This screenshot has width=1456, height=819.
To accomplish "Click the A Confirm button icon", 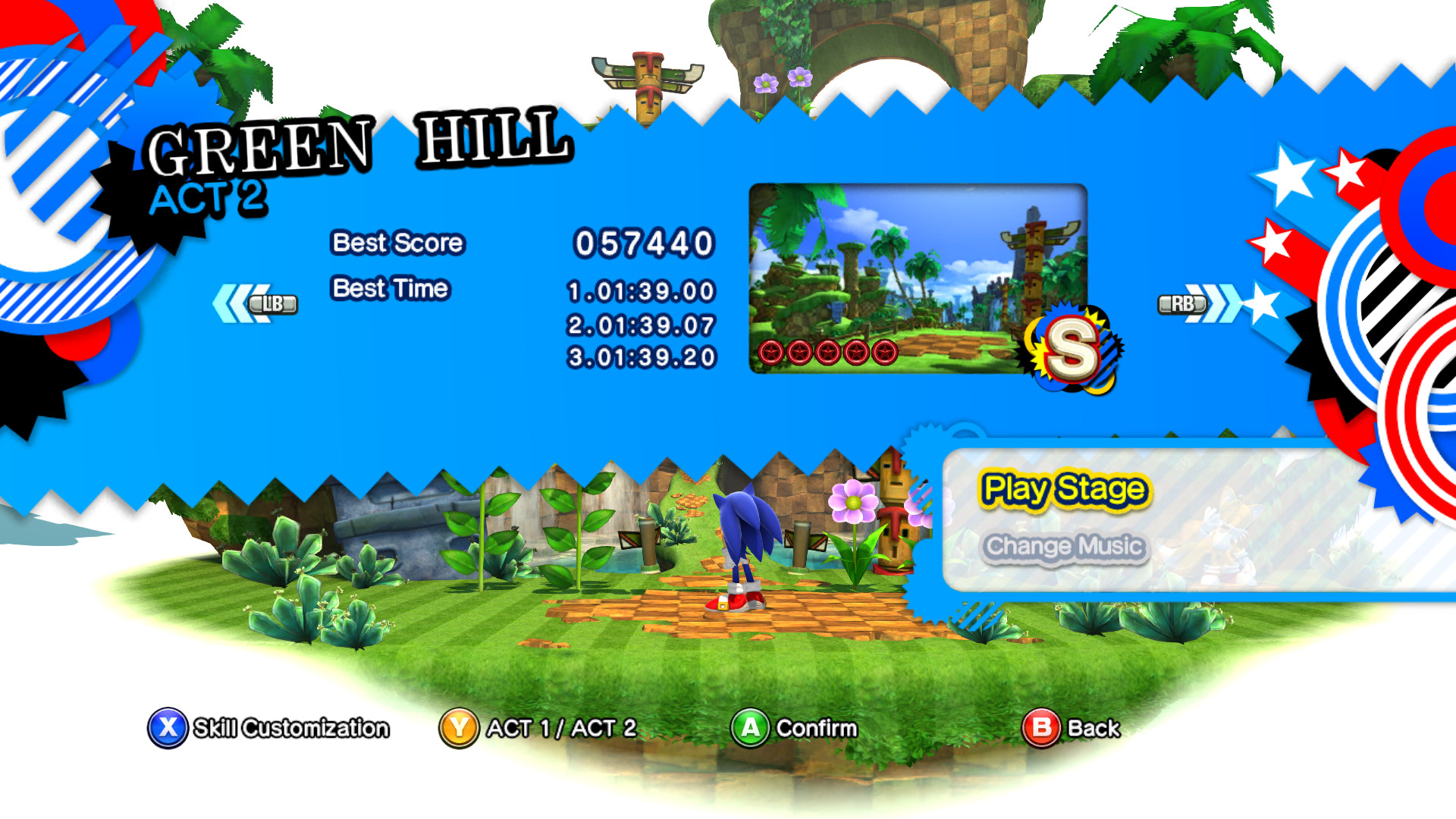I will 750,727.
